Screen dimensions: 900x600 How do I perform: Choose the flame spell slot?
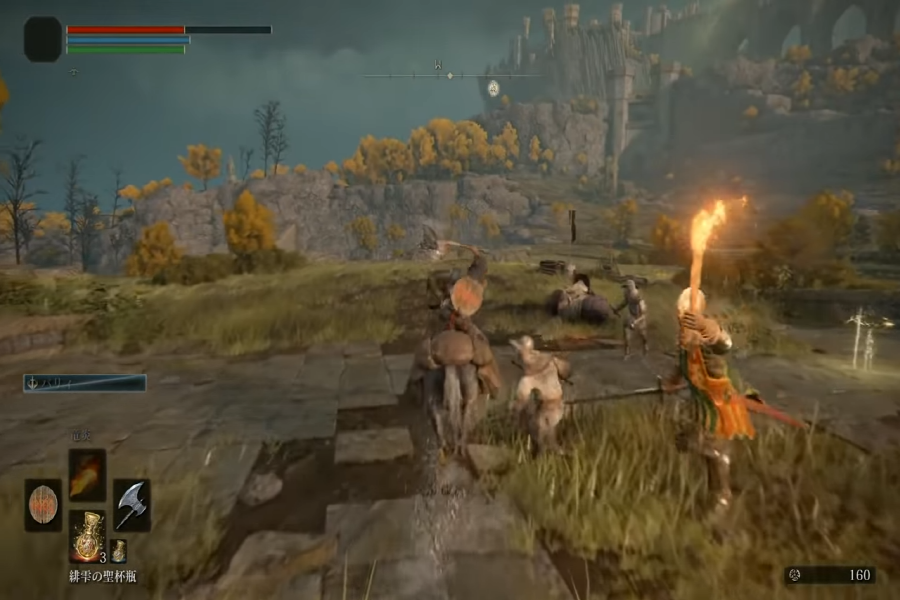pos(87,475)
